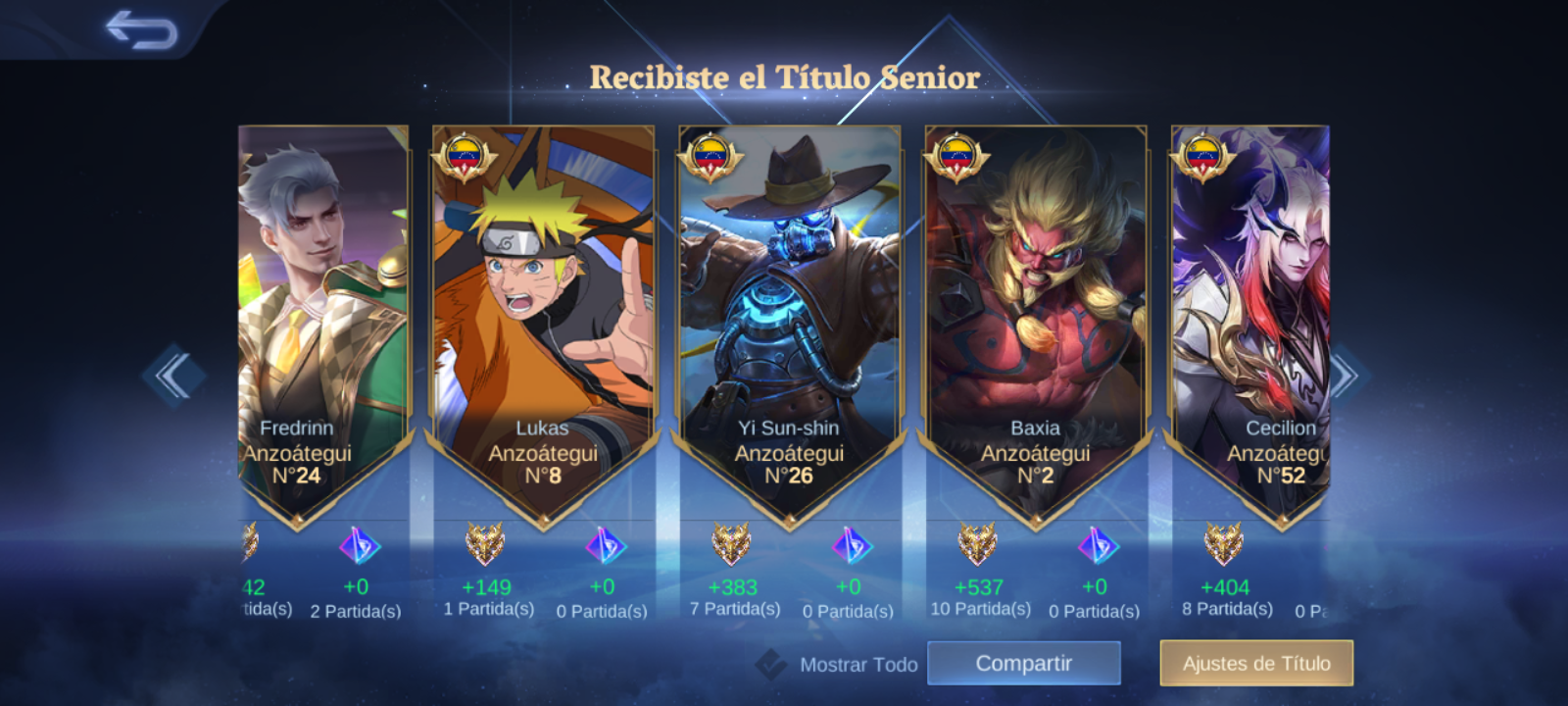This screenshot has height=706, width=1568.
Task: Go back using the return arrow
Action: coord(141,29)
